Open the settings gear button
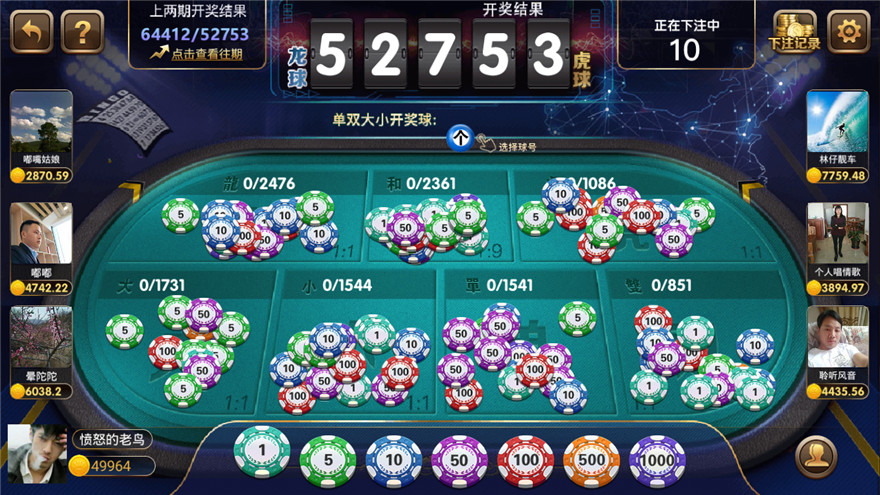880x495 pixels. tap(848, 32)
